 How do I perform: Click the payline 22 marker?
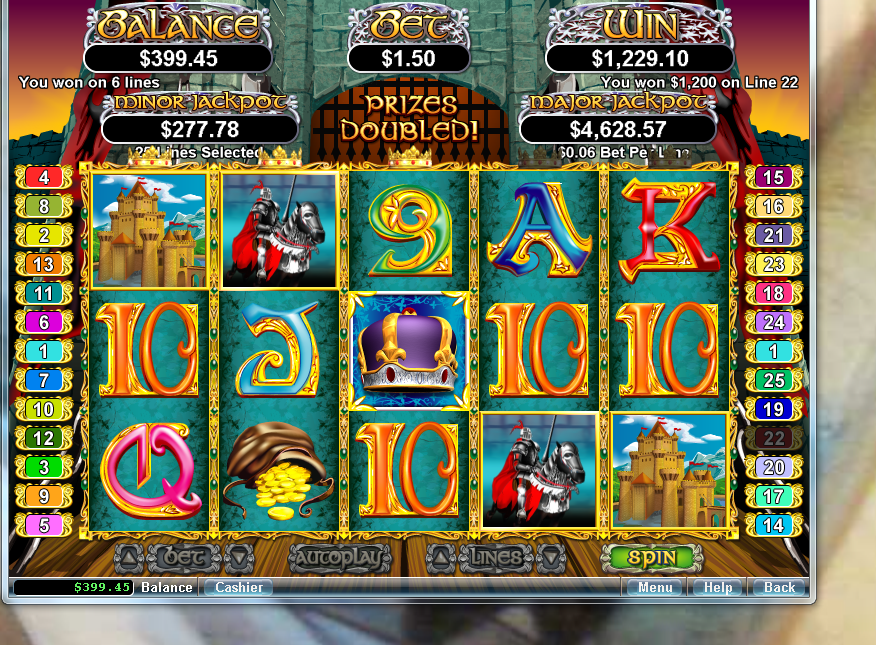tap(773, 438)
